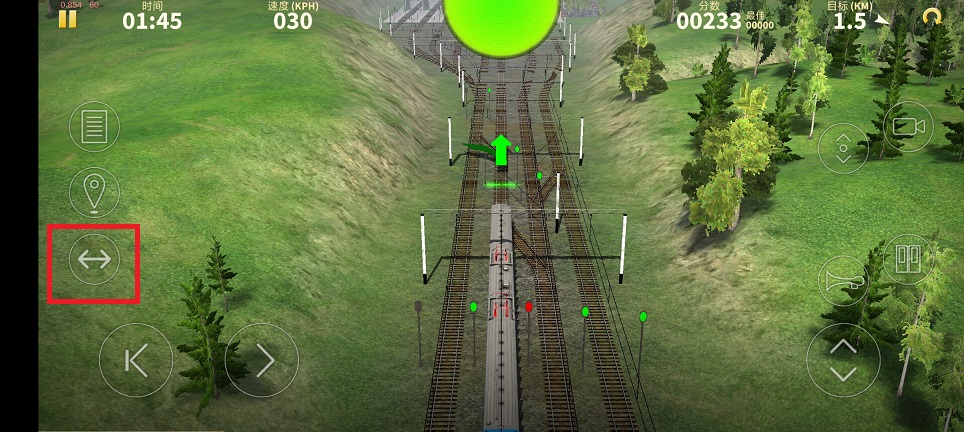Tap the map location pin button
Screen dimensions: 964x432
94,190
